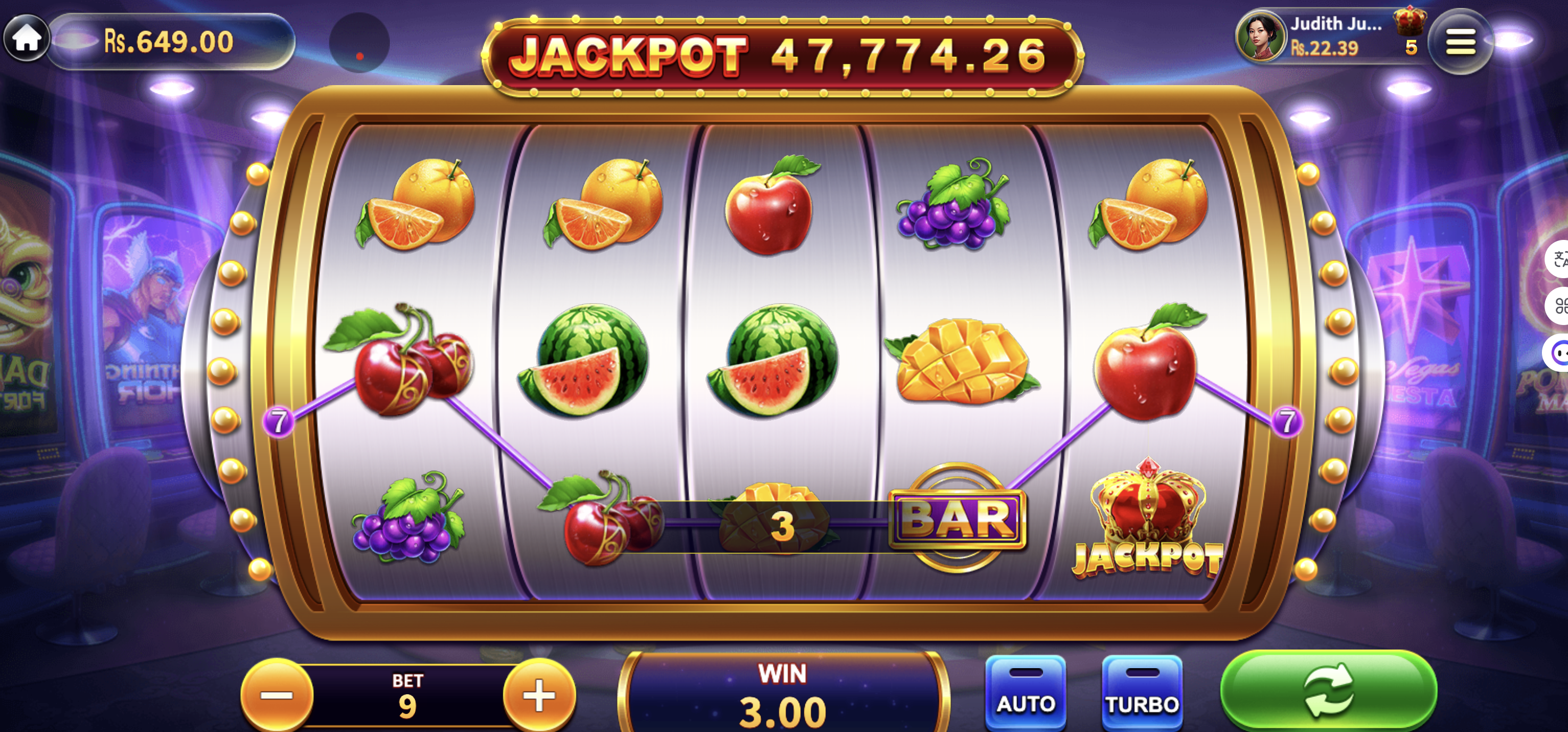Toggle TURBO spin mode

click(x=1141, y=693)
